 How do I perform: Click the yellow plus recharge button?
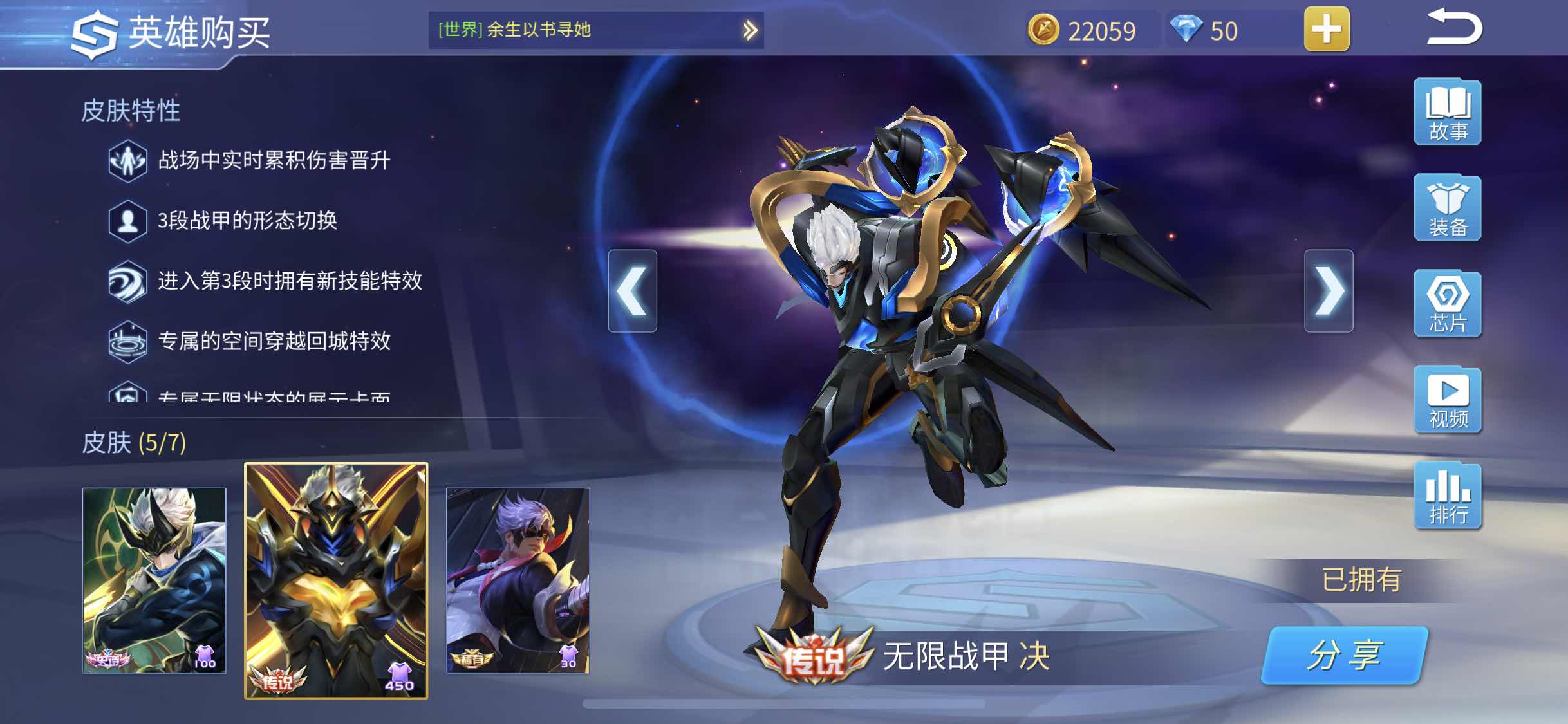pyautogui.click(x=1327, y=30)
